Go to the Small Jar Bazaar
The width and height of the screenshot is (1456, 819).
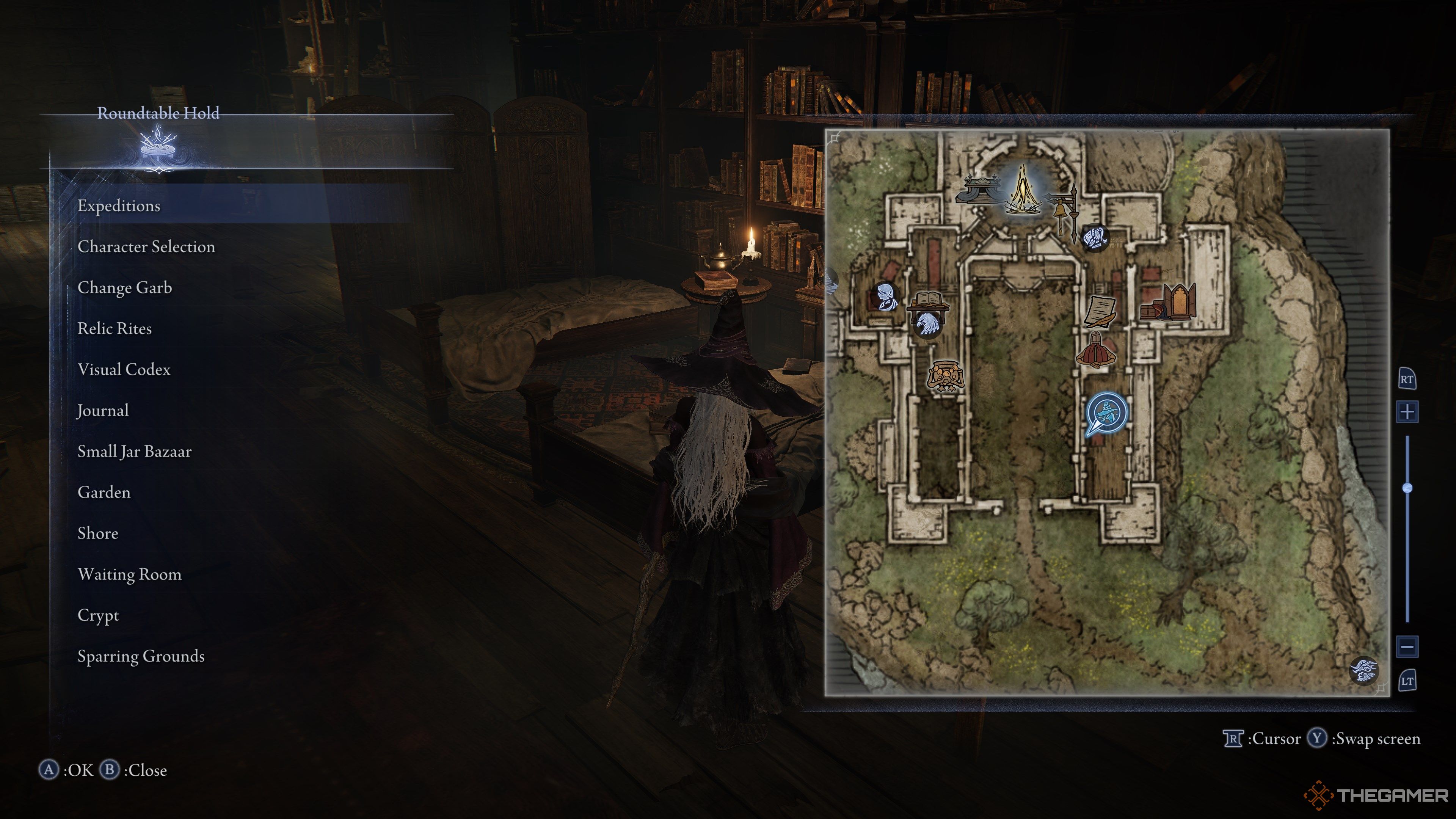coord(135,452)
